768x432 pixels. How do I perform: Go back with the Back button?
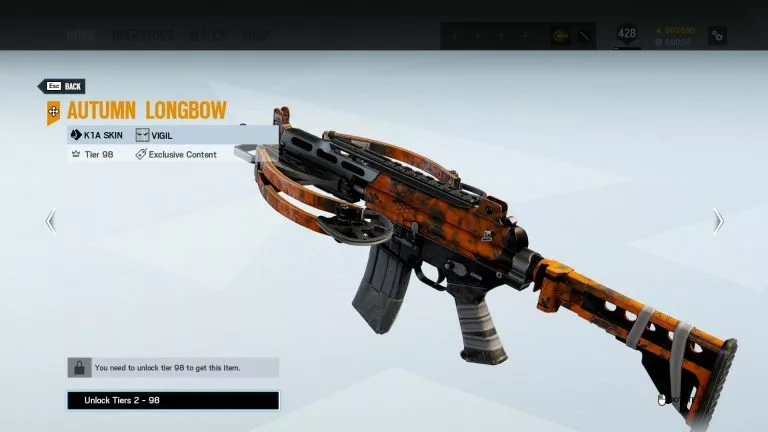tap(61, 87)
